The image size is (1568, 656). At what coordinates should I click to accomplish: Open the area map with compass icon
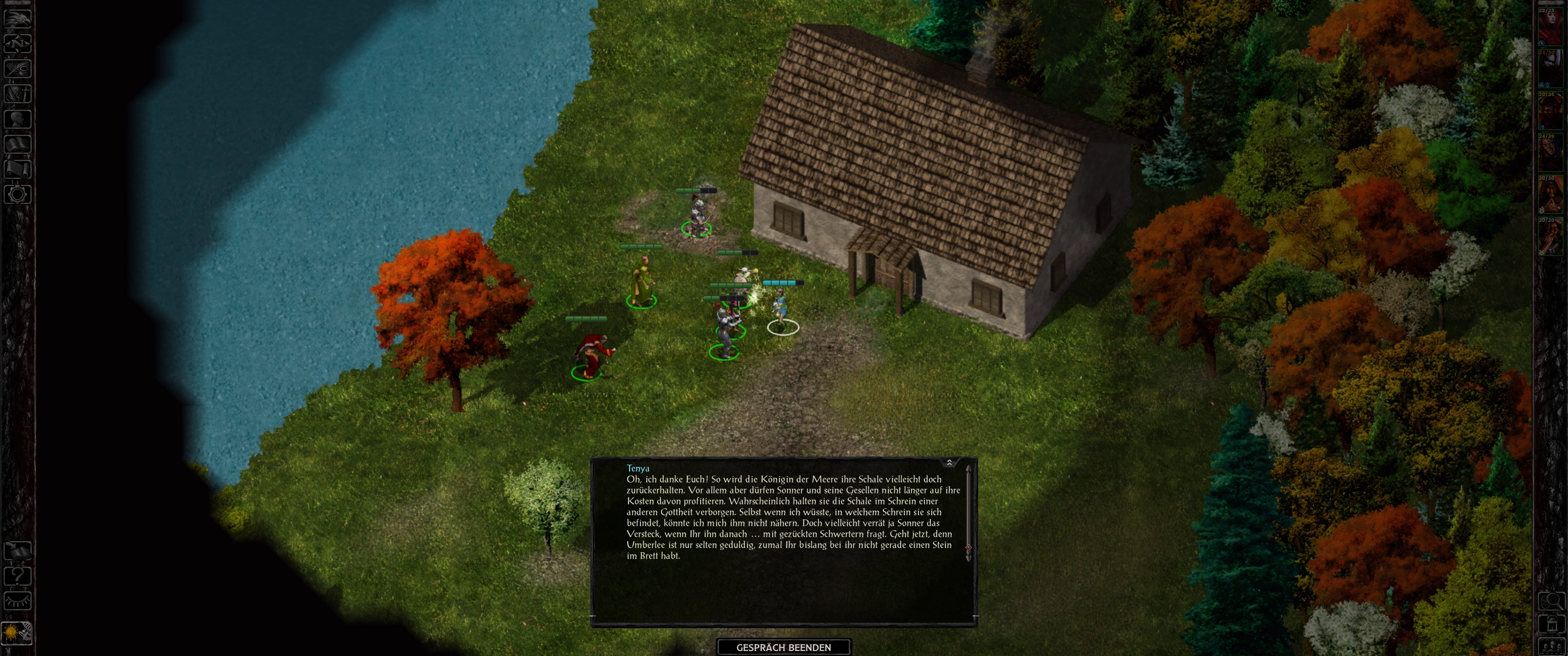pyautogui.click(x=17, y=43)
